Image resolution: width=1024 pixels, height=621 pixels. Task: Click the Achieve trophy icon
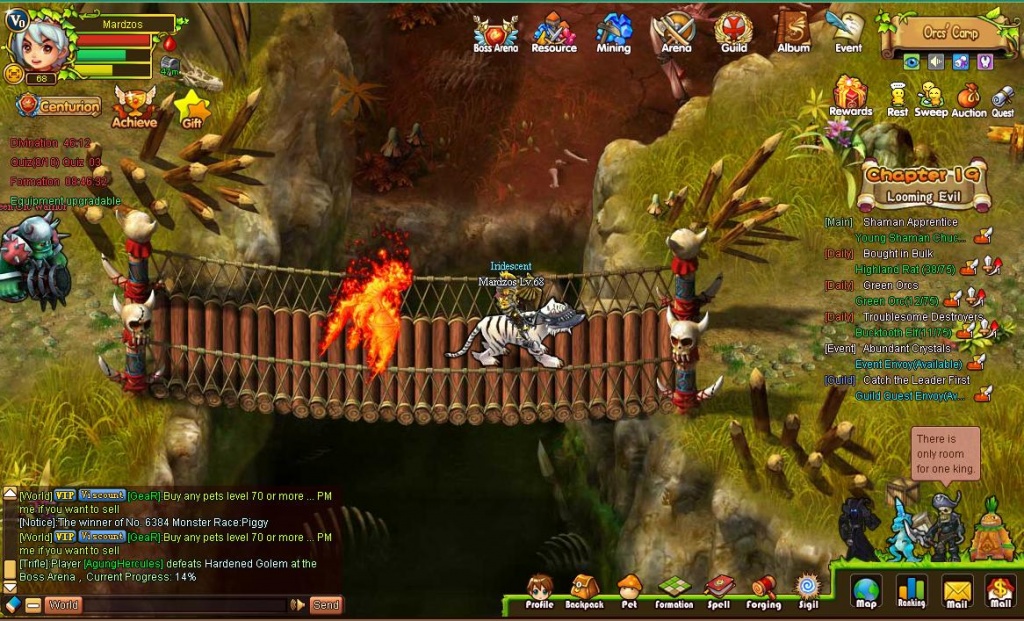click(x=134, y=106)
